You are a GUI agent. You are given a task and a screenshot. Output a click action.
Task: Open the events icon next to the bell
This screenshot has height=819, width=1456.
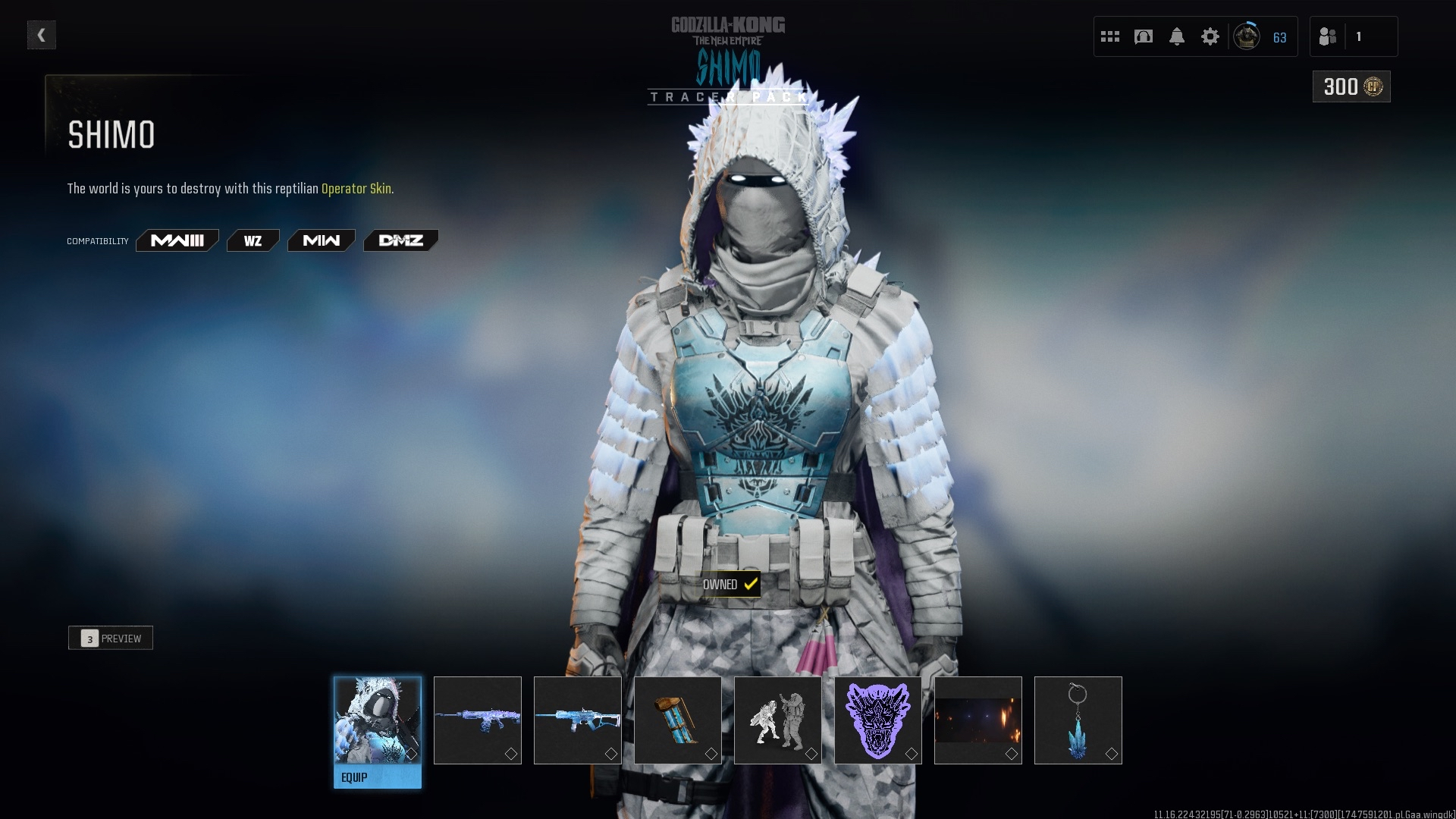tap(1144, 36)
